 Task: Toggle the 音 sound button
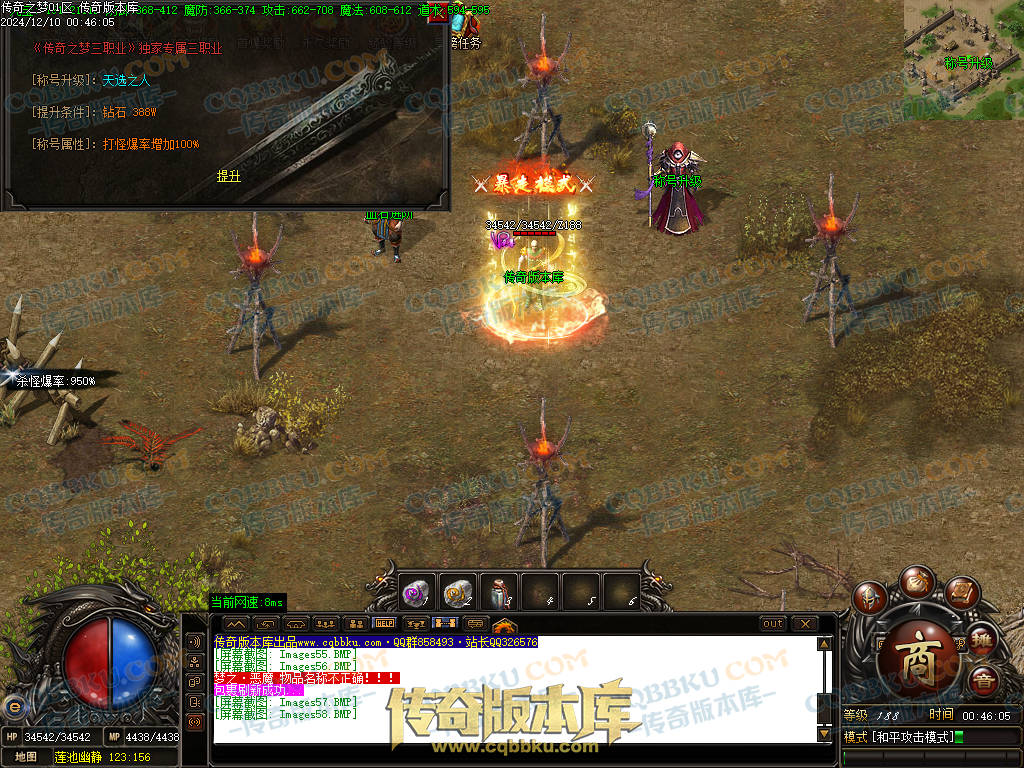click(983, 682)
